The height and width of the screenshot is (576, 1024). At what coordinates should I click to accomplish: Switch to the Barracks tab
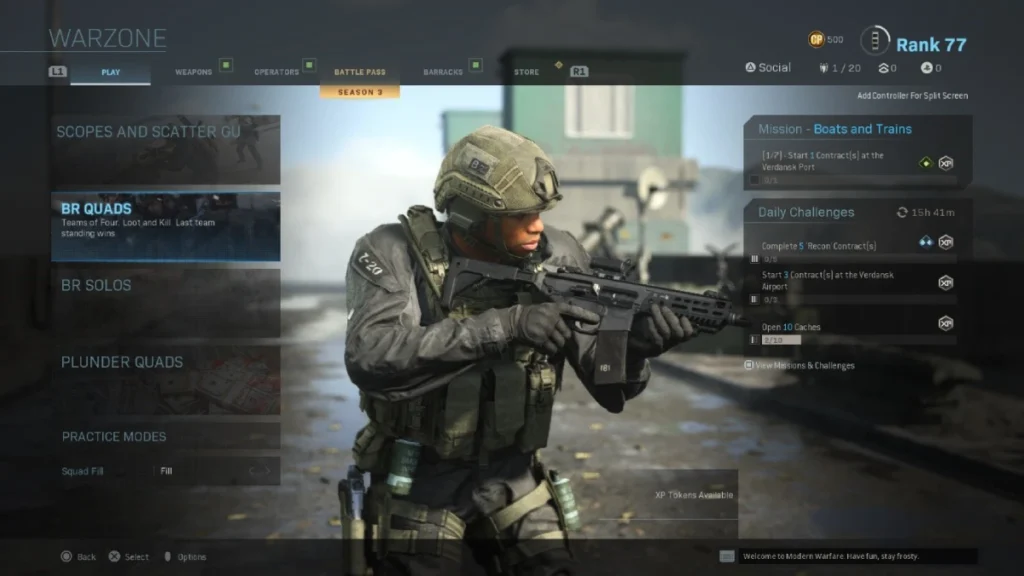[443, 72]
